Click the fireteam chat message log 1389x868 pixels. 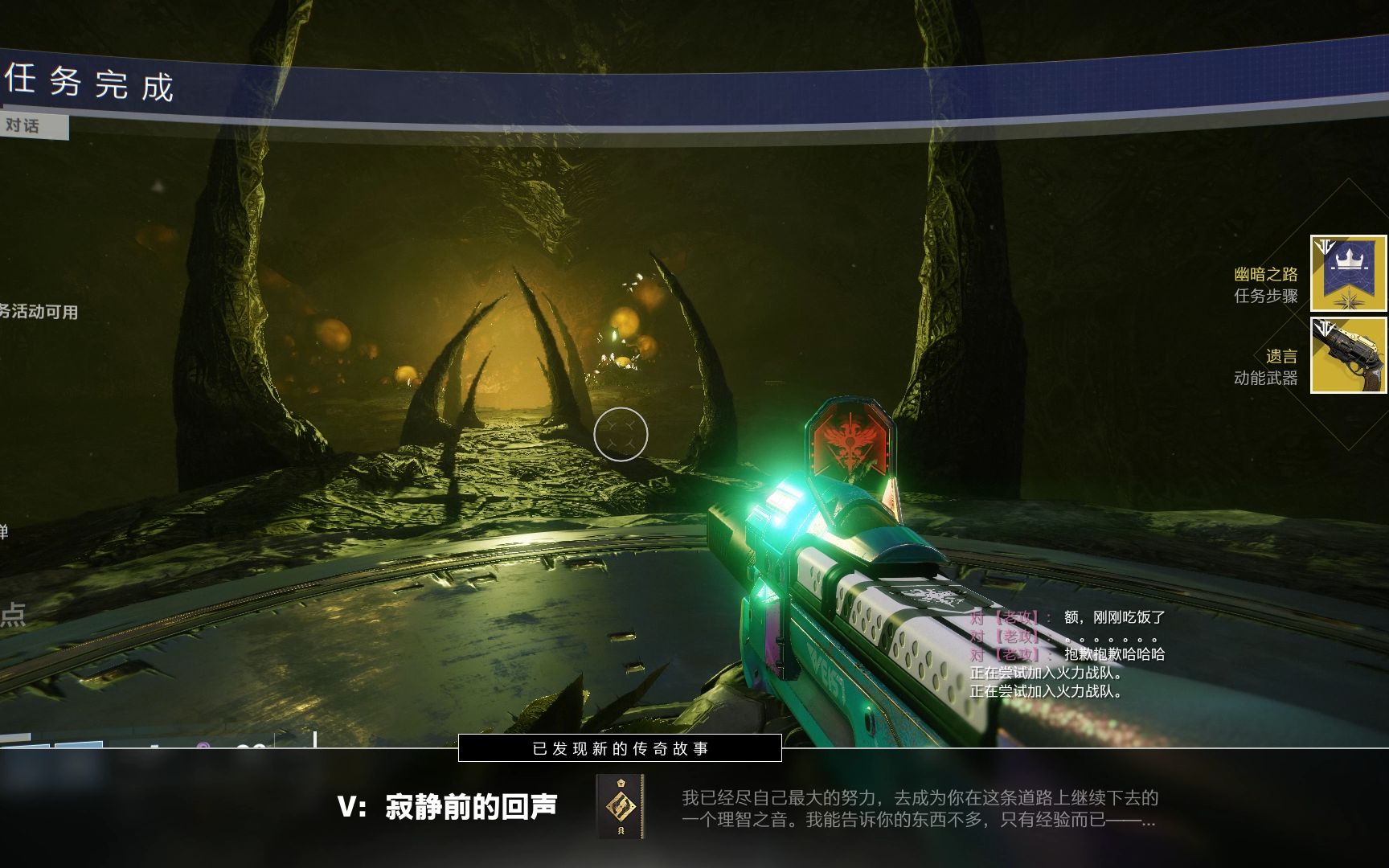point(1066,654)
